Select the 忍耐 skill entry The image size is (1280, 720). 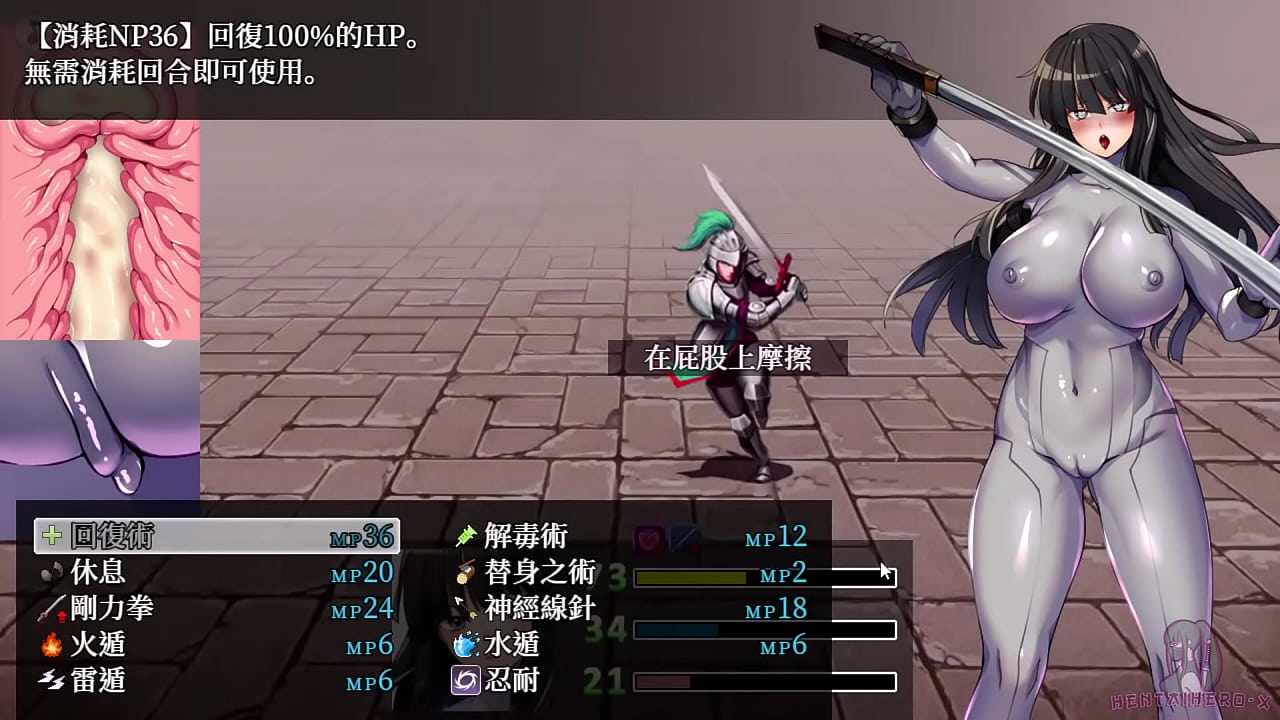click(x=630, y=681)
